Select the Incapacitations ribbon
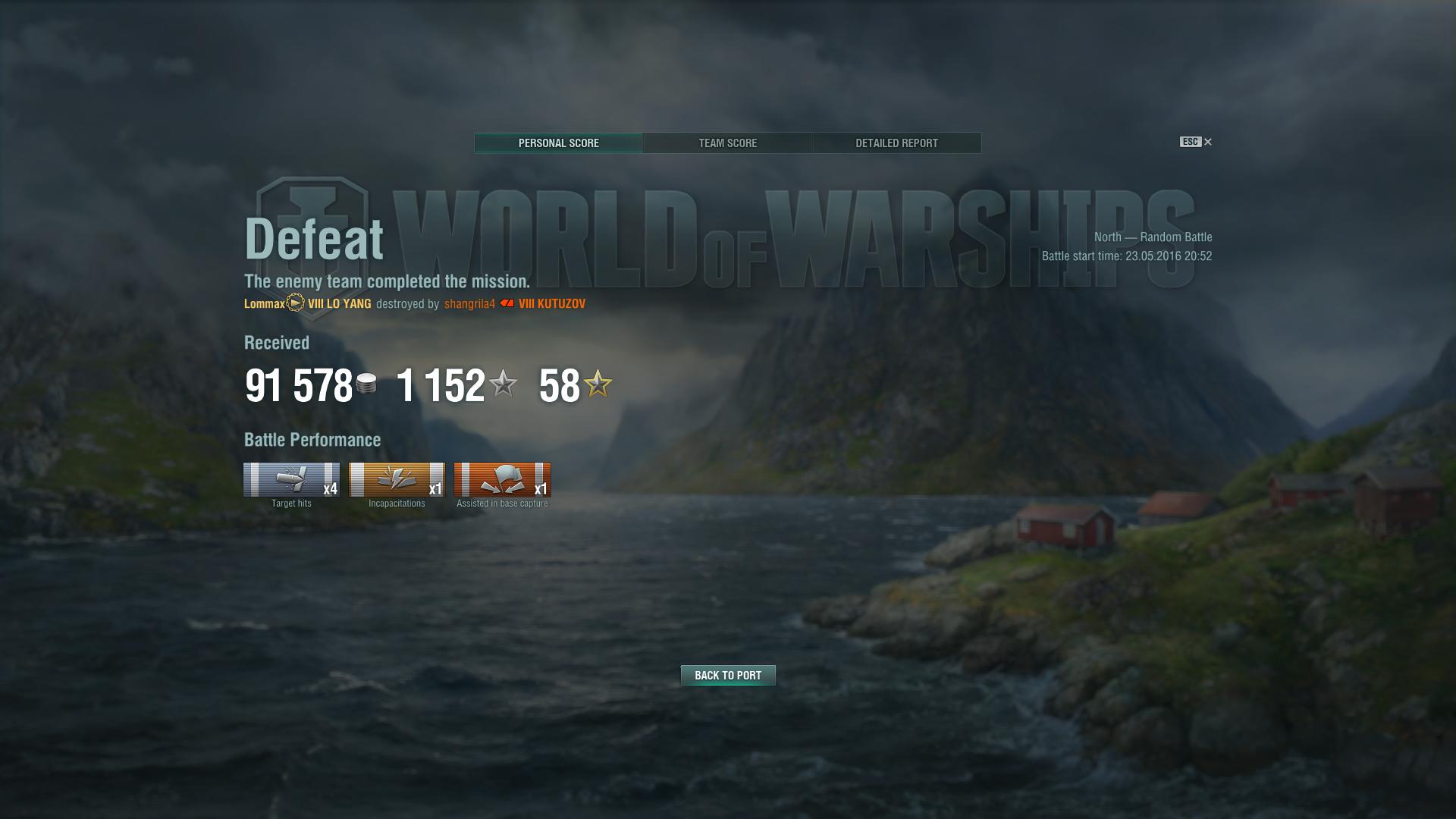The height and width of the screenshot is (819, 1456). [x=397, y=480]
